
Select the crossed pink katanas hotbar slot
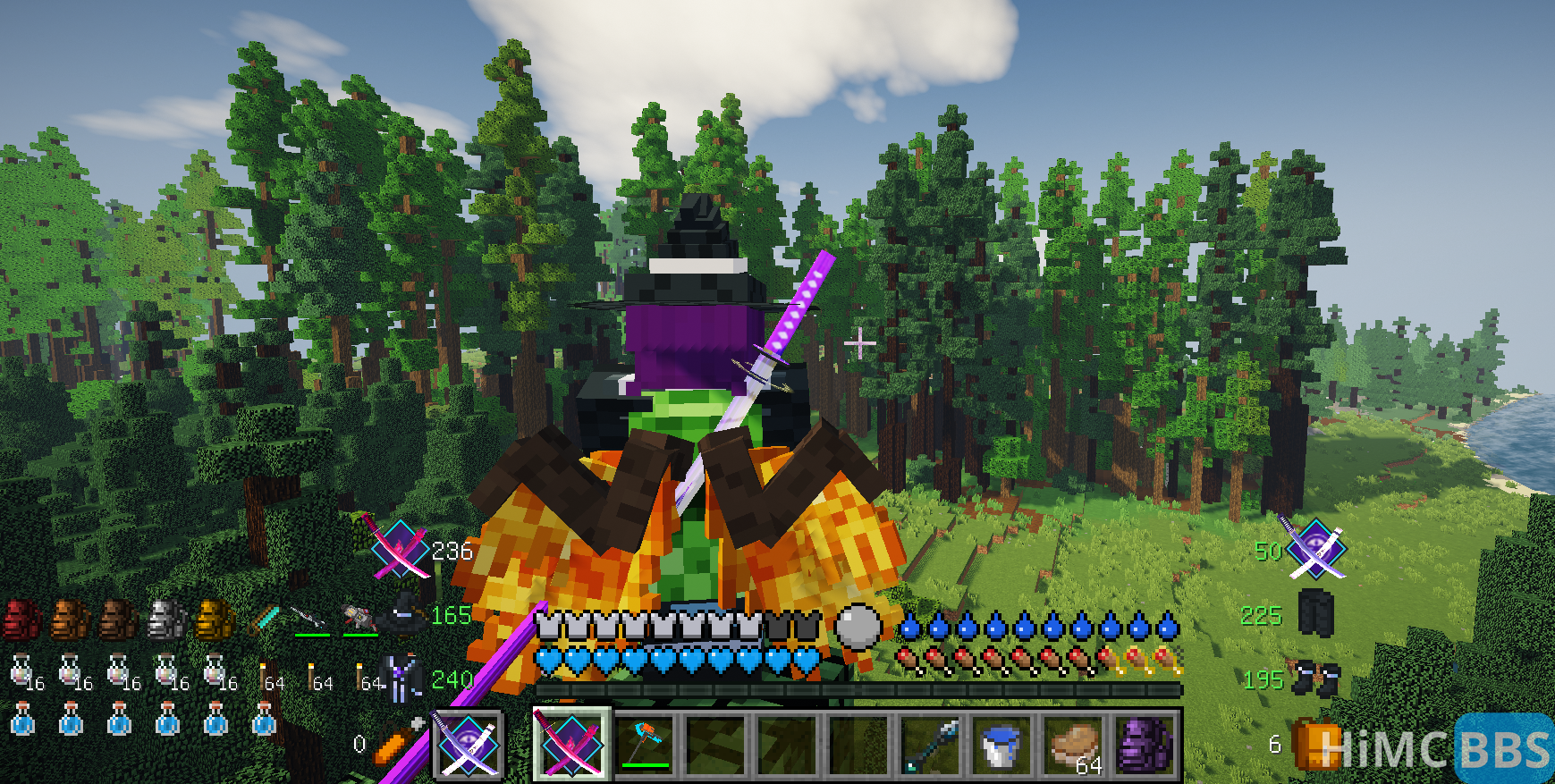[572, 744]
